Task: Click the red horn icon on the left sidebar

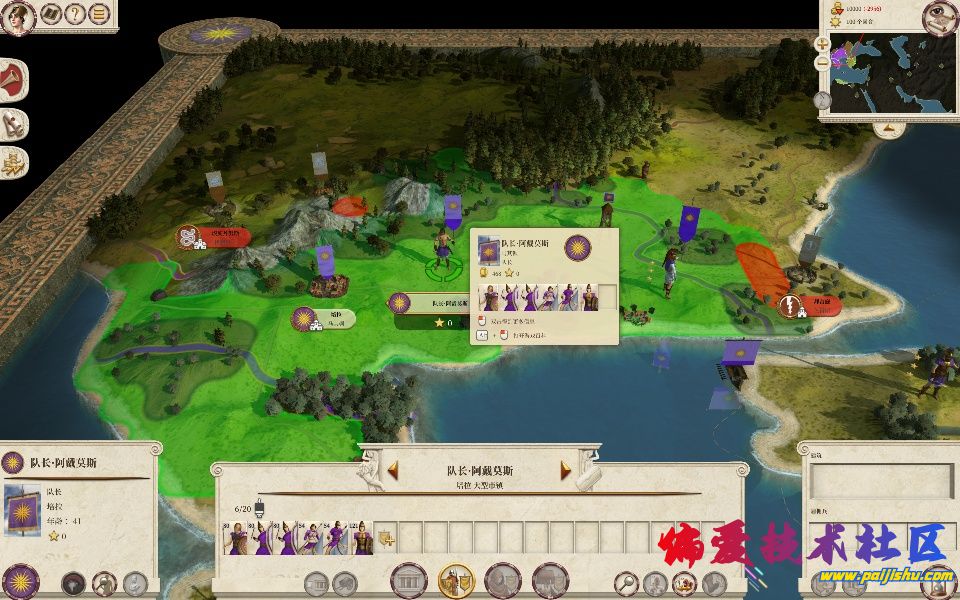Action: 13,80
